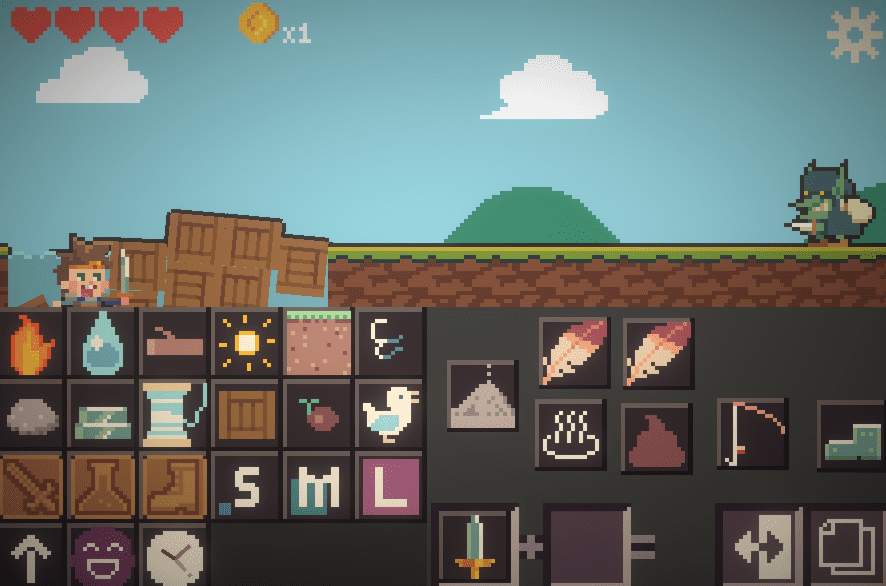This screenshot has width=886, height=586.
Task: Choose the wood log element
Action: click(174, 343)
